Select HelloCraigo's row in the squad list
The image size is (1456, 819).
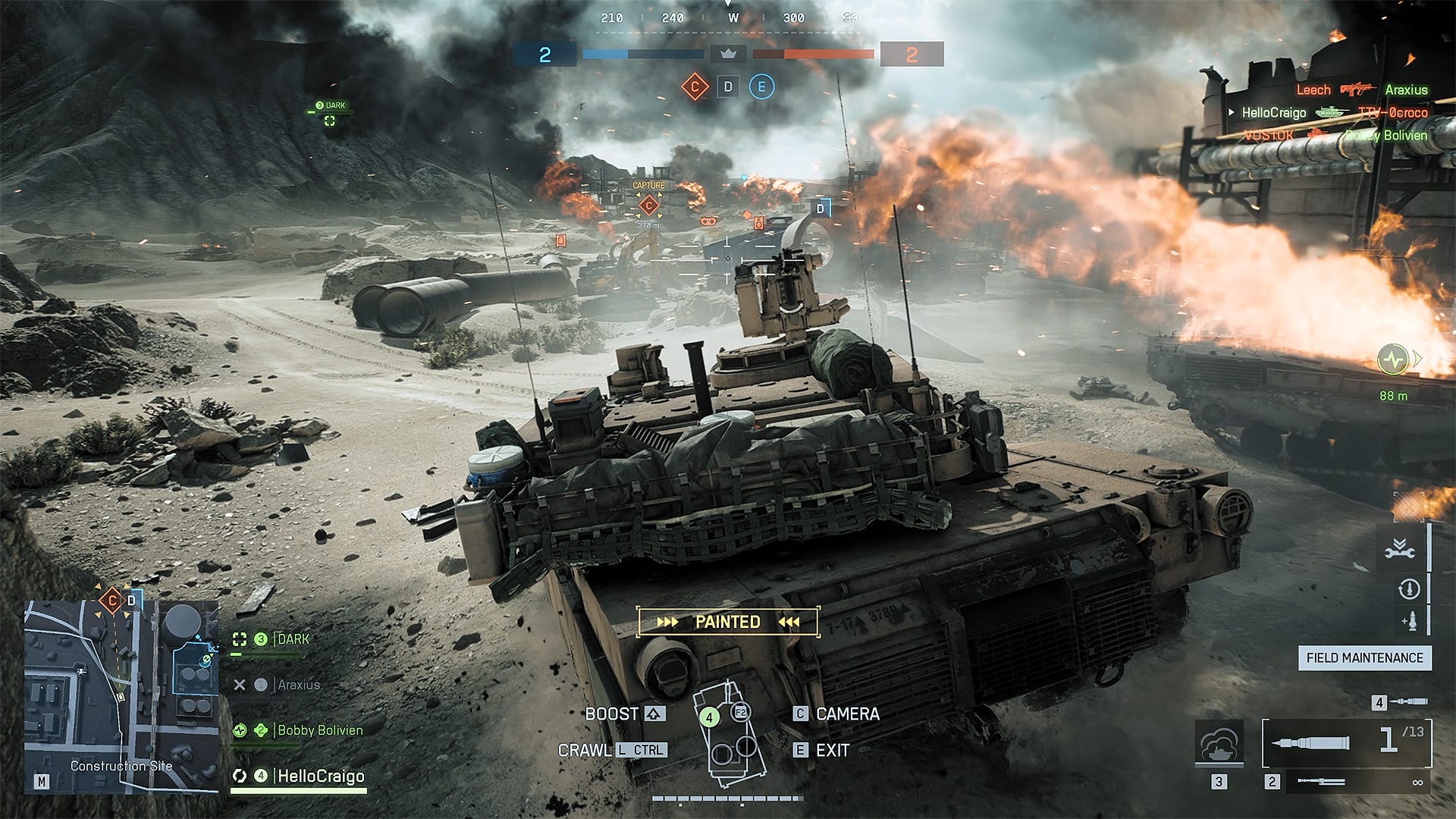pos(320,776)
